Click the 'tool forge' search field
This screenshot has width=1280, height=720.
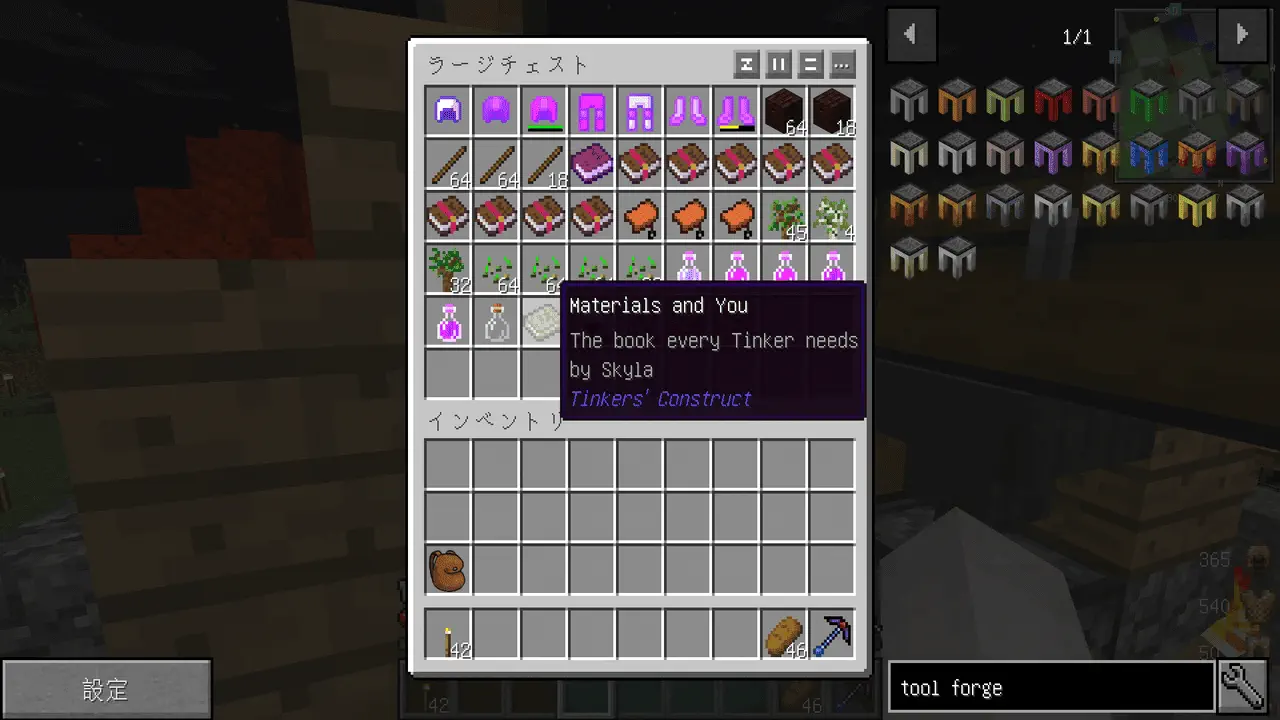[x=1050, y=688]
